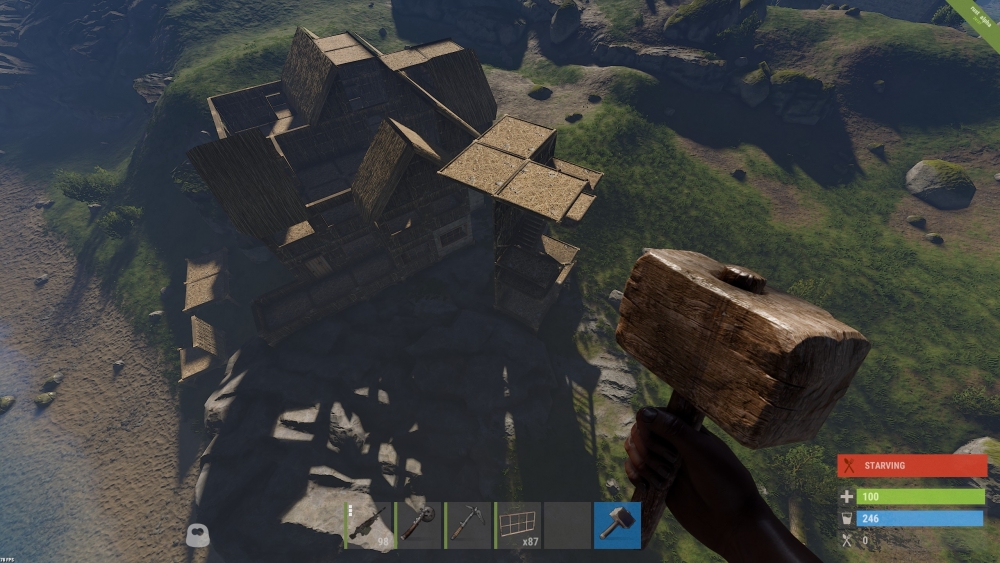
Task: Click the highlighted hammer hotbar slot
Action: [x=617, y=525]
